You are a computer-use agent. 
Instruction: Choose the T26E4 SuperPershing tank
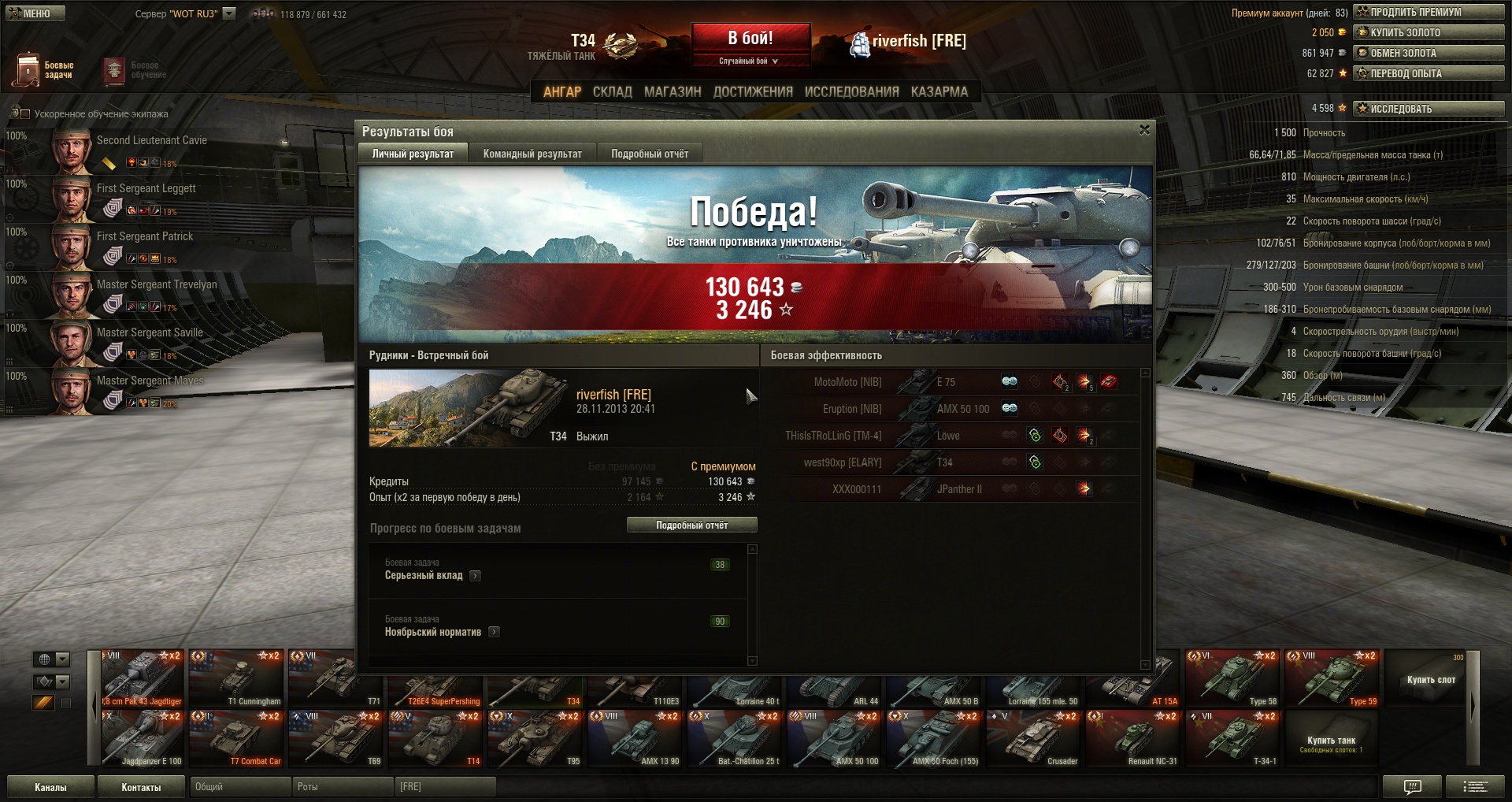435,690
